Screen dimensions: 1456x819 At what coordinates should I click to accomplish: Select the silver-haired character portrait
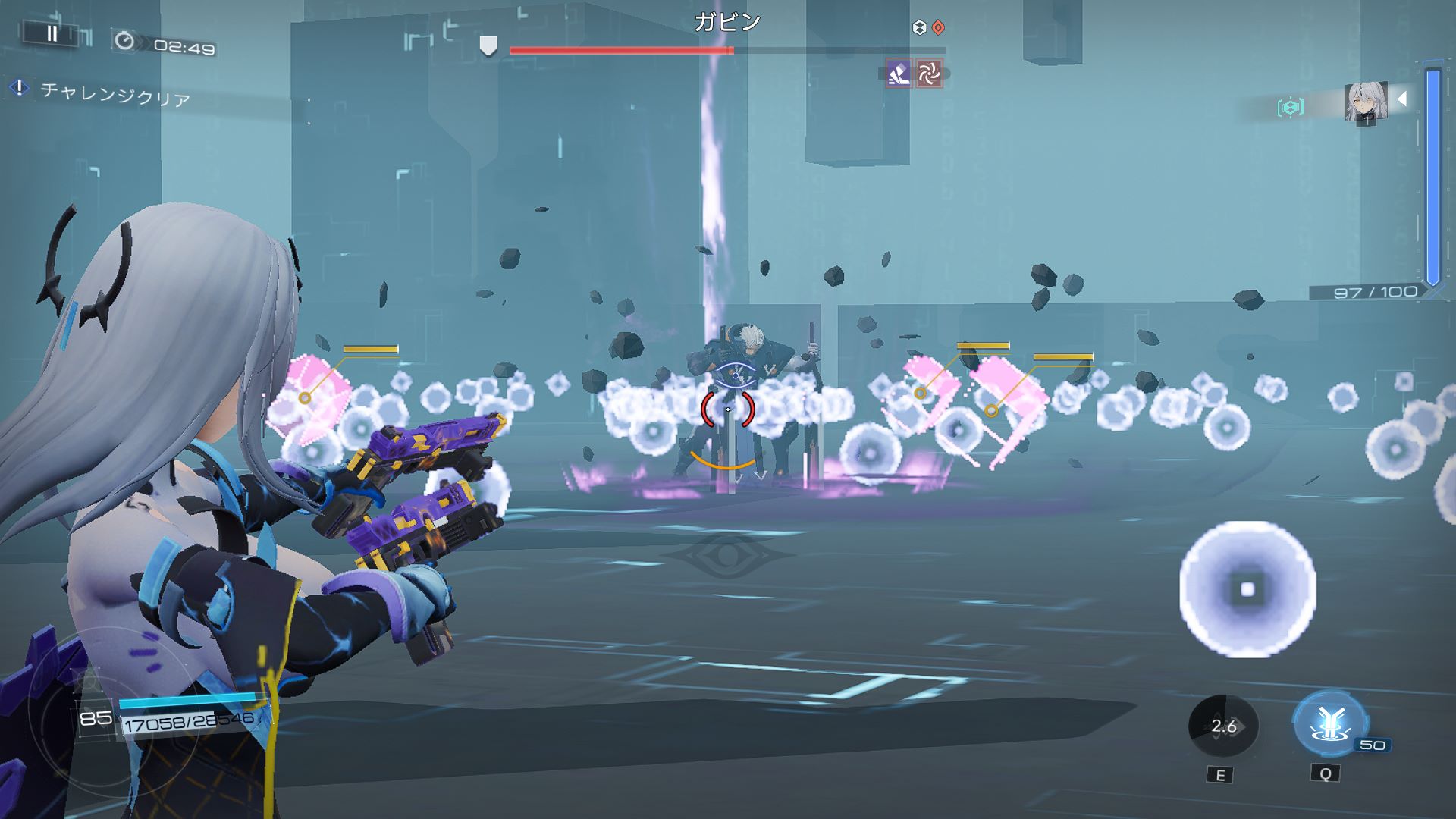pos(1366,102)
